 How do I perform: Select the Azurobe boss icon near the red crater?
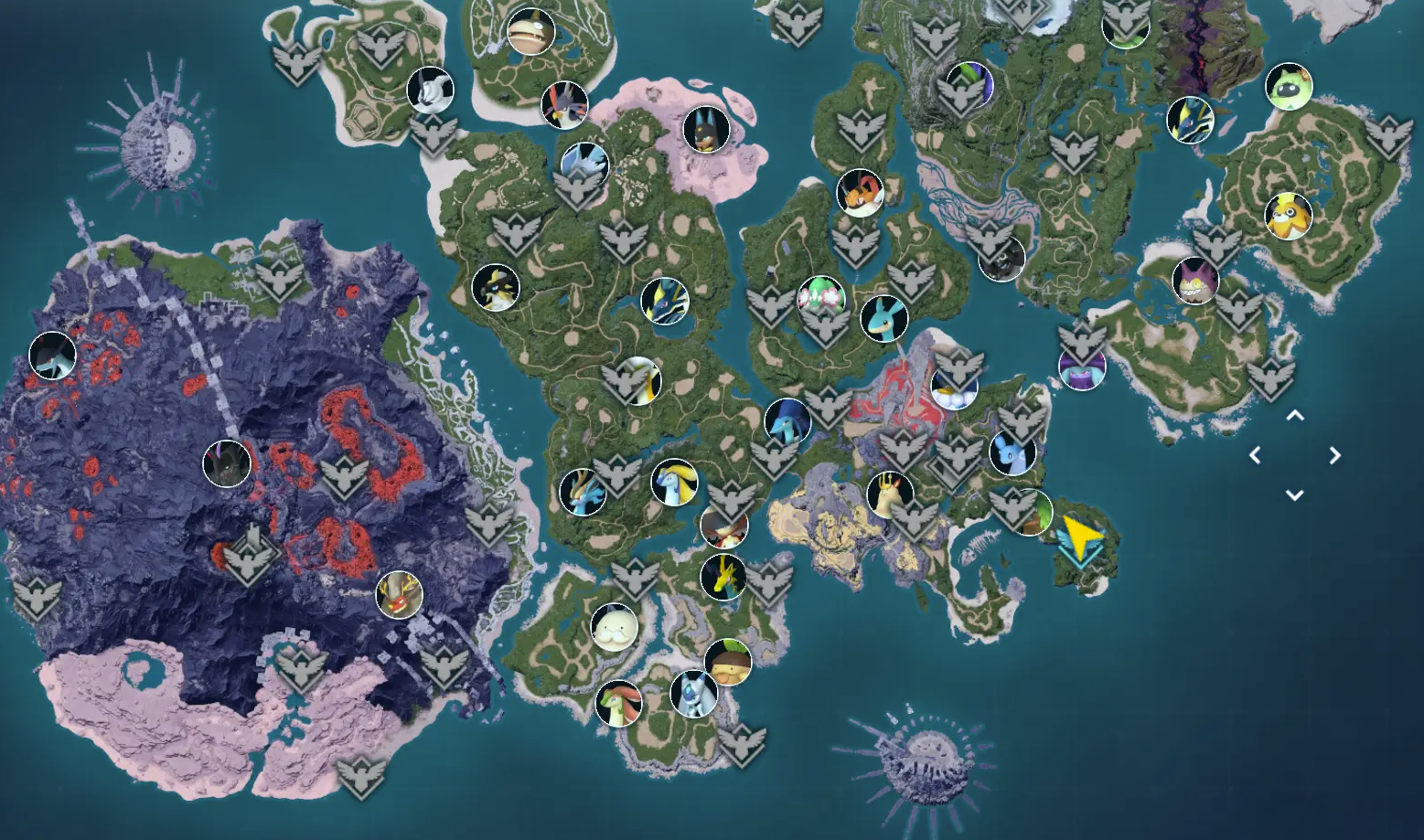787,422
